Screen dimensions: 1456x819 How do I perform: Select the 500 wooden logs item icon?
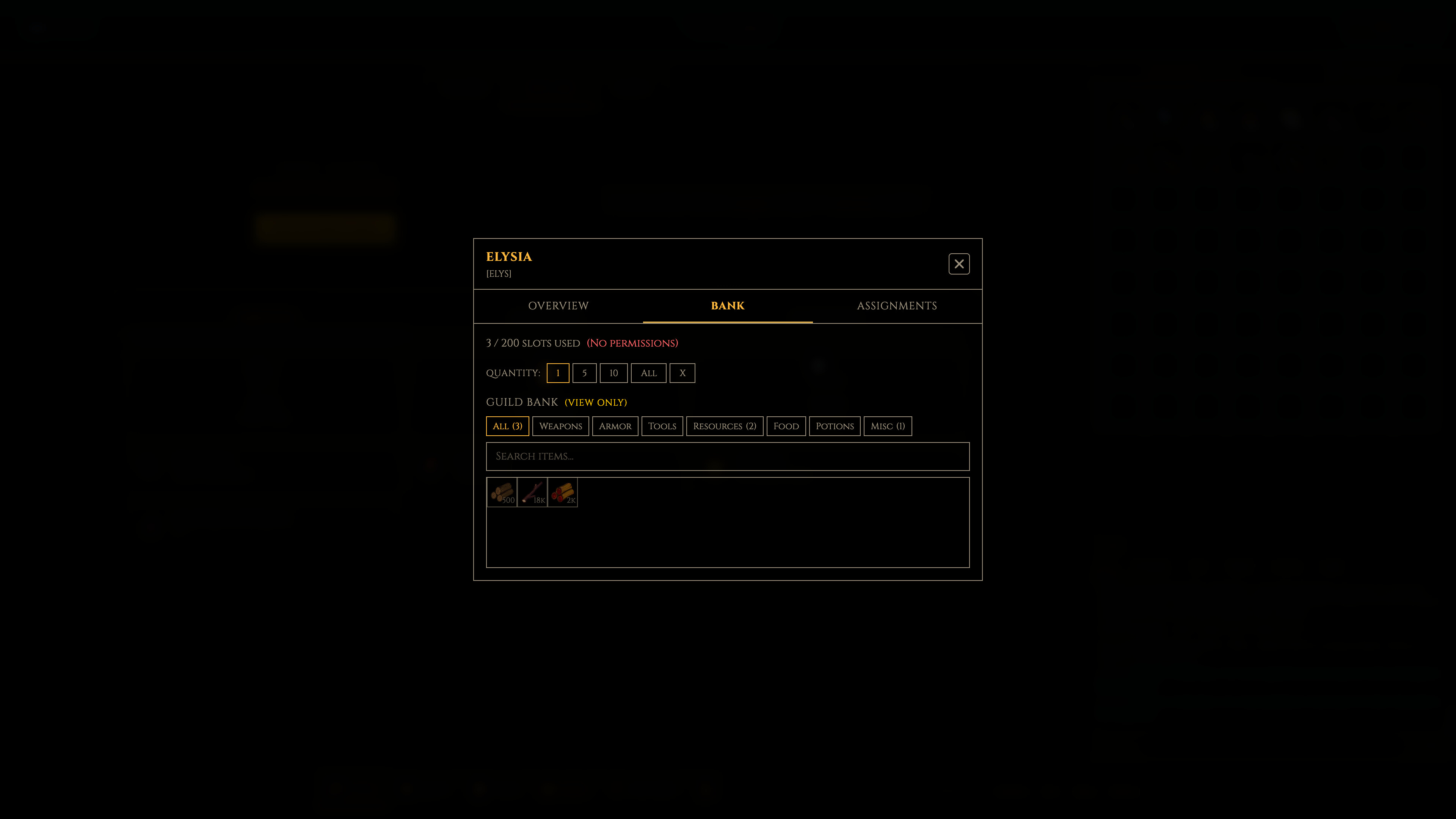pos(501,492)
